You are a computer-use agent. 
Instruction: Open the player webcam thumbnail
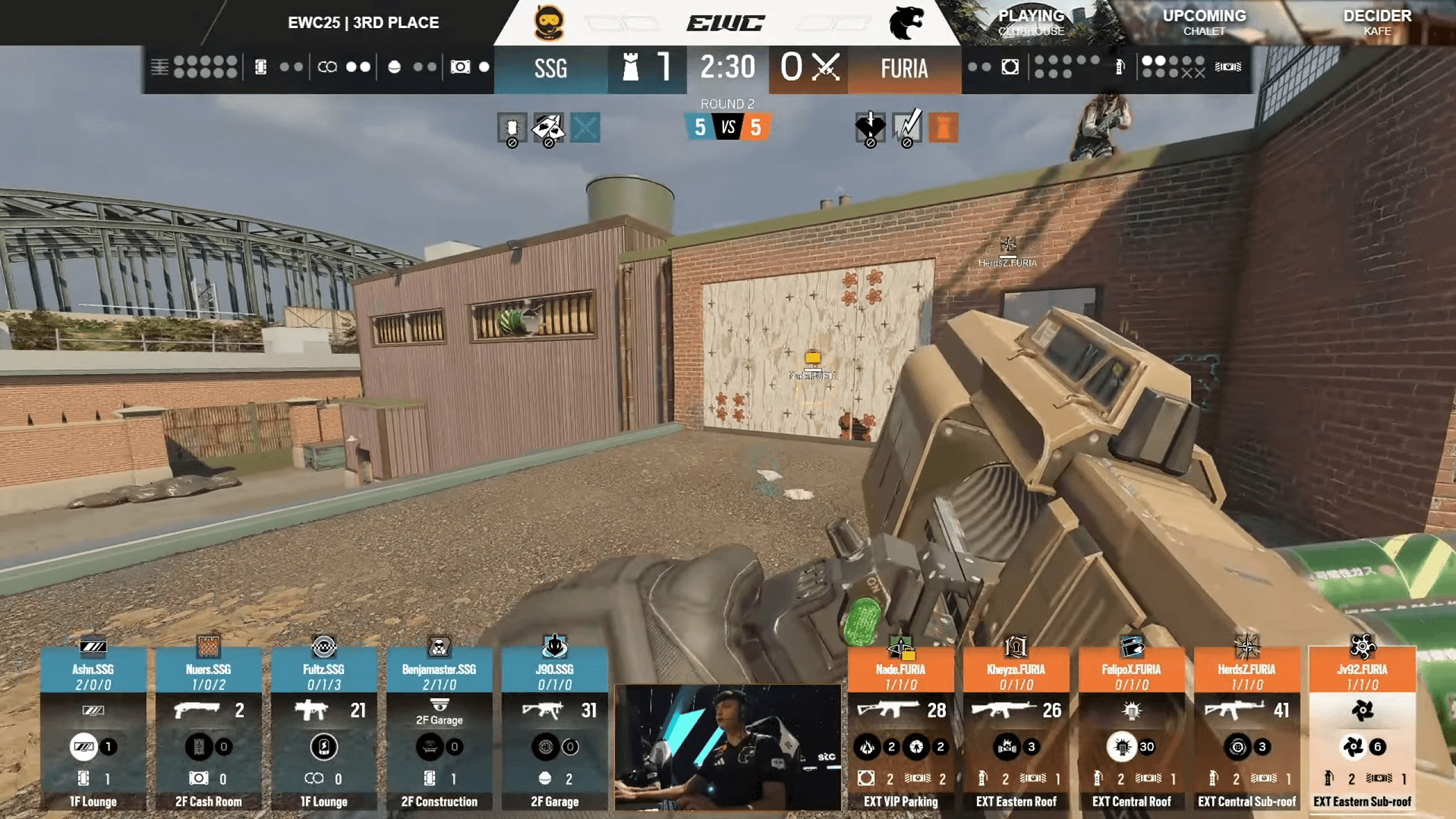coord(727,747)
